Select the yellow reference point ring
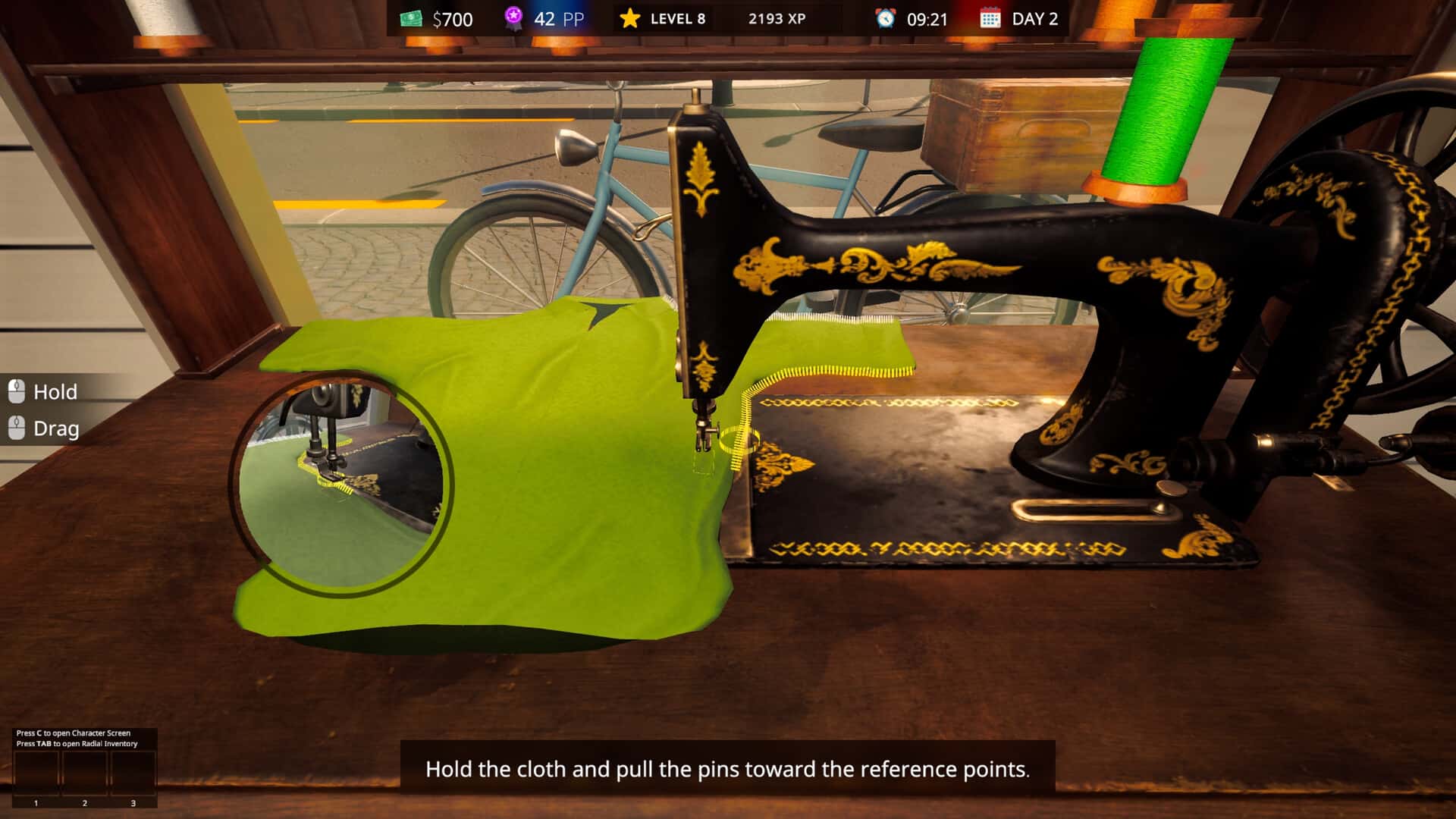Screen dimensions: 1456x819 pos(737,439)
